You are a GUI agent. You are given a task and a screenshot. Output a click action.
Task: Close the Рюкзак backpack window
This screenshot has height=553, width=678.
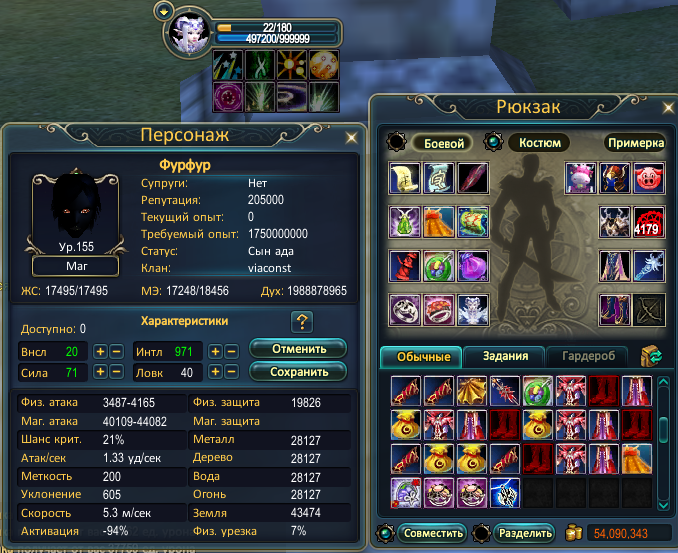(x=661, y=107)
